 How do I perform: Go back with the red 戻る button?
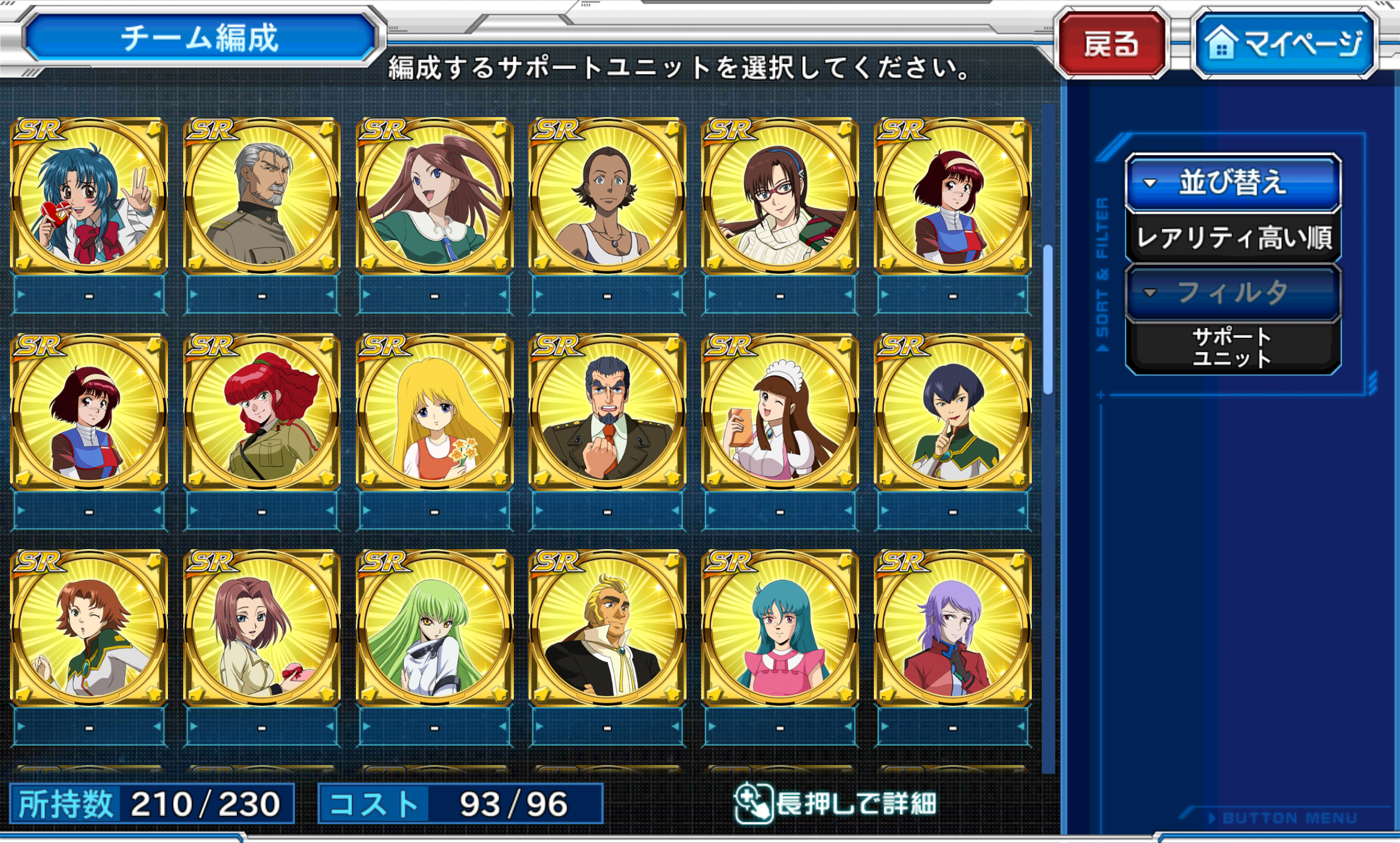(x=1111, y=44)
